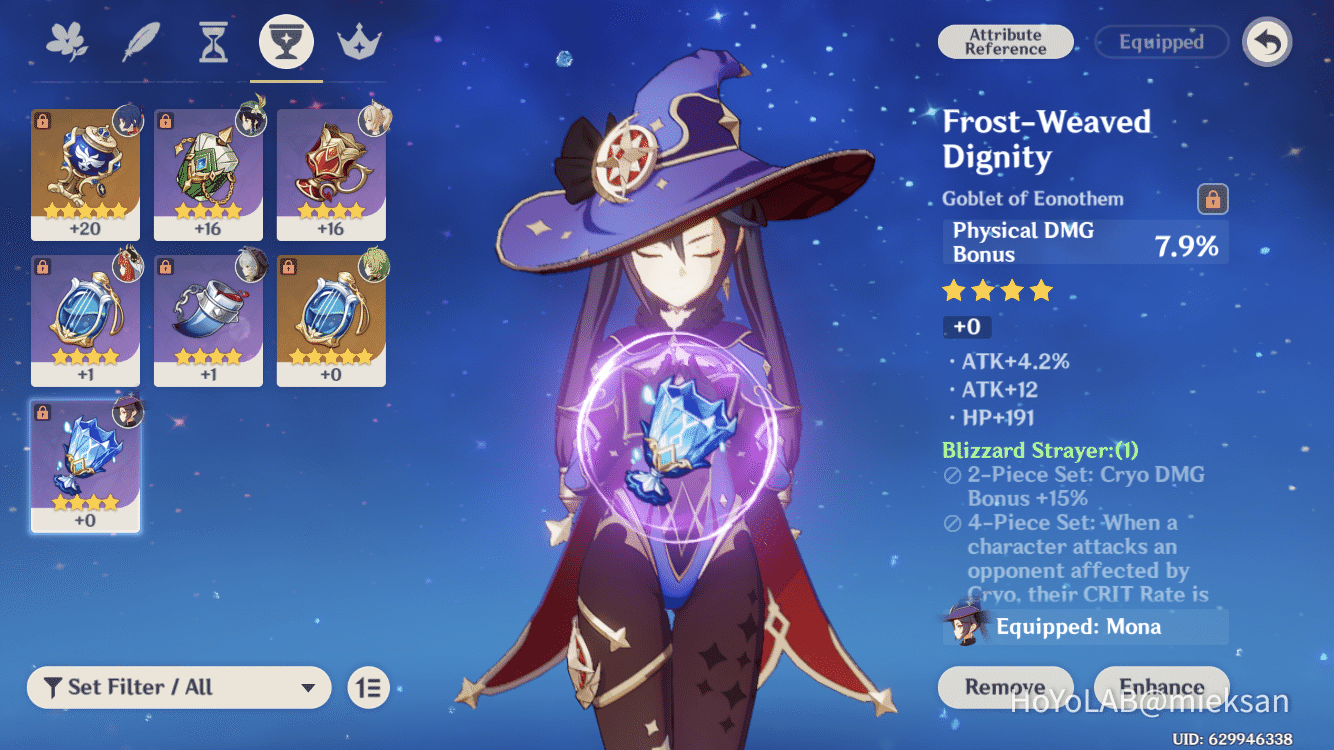
Task: Open the Set Filter / All dropdown
Action: point(178,687)
